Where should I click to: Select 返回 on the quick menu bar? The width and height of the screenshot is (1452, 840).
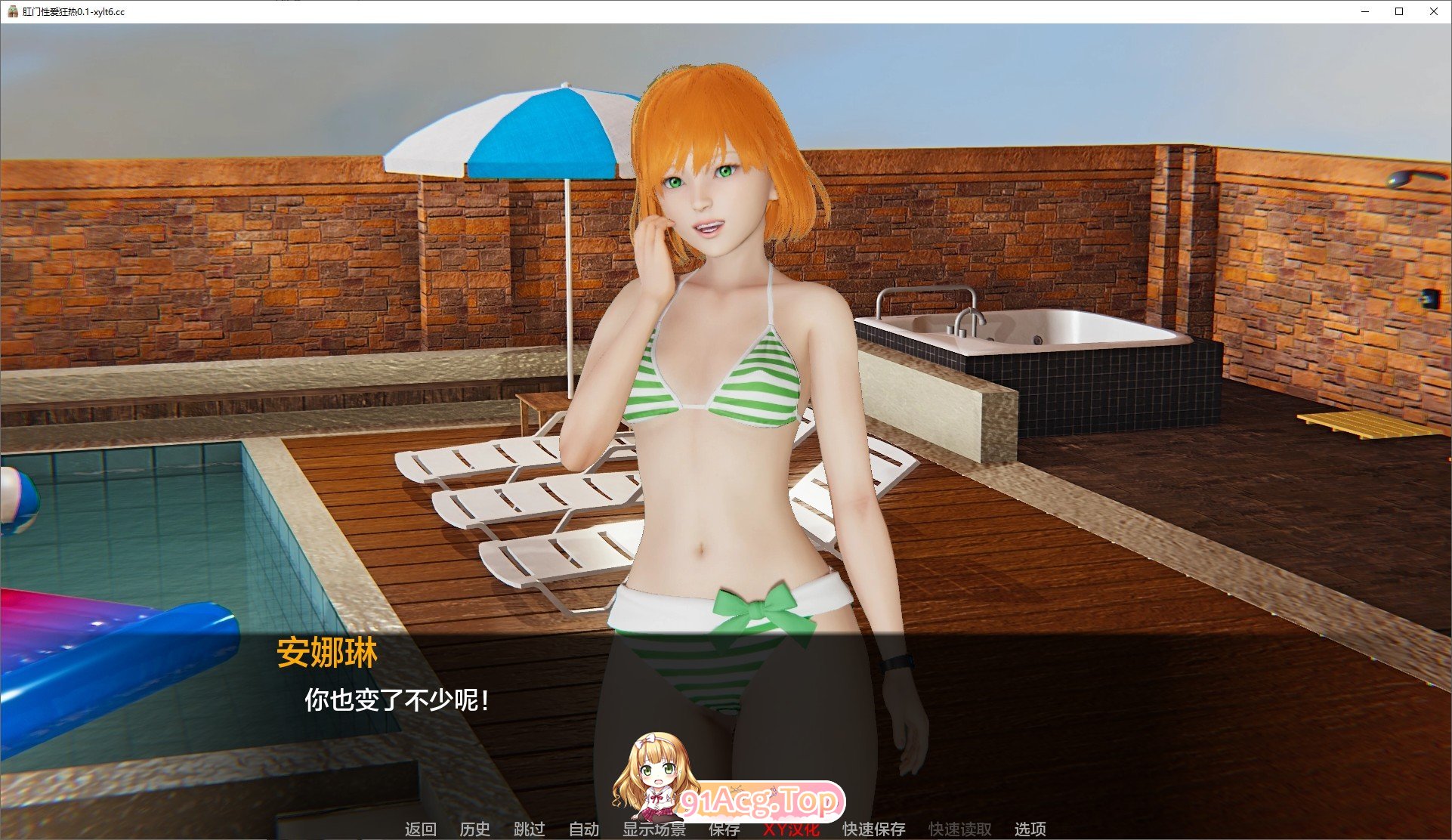420,829
